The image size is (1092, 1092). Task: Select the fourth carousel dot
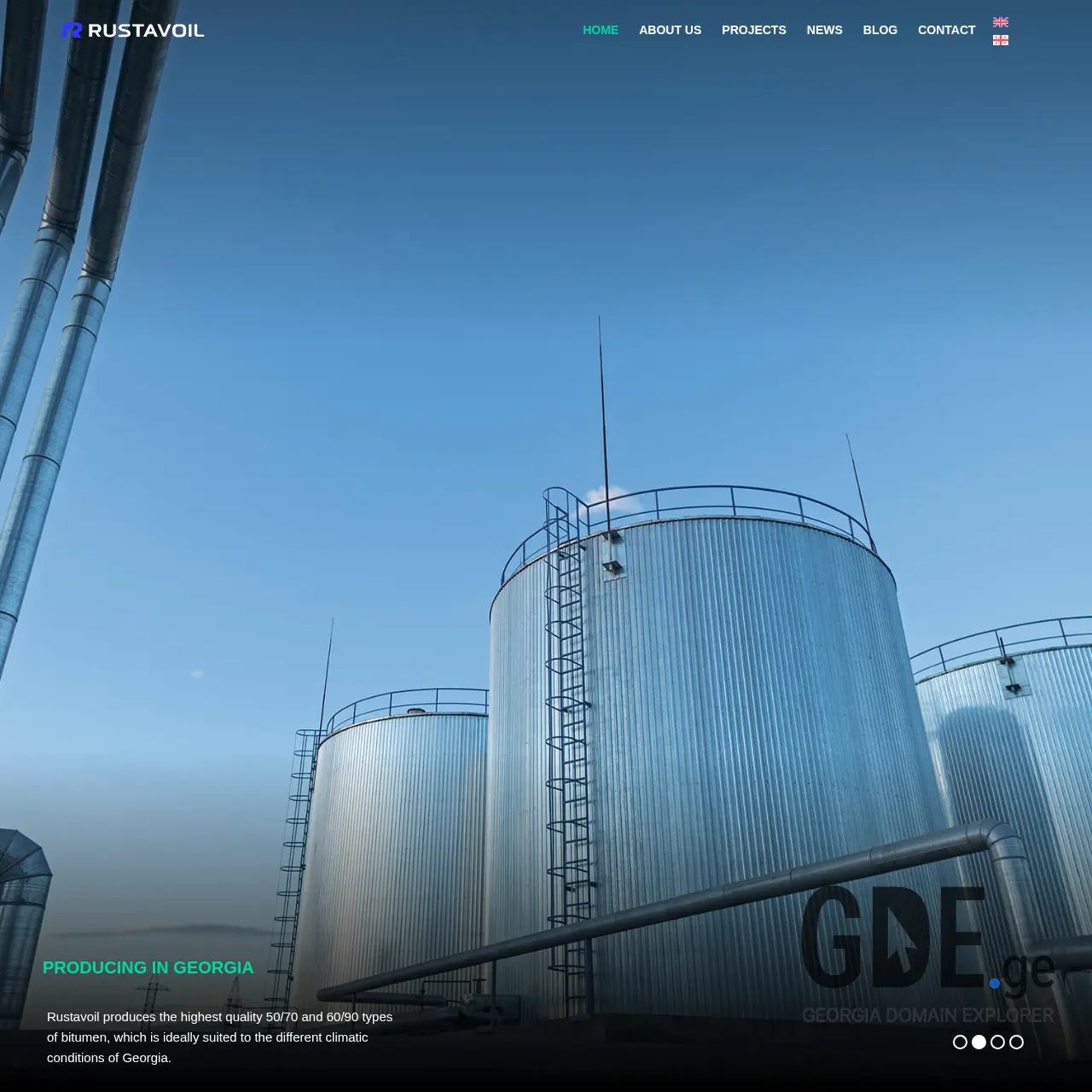point(1016,1042)
